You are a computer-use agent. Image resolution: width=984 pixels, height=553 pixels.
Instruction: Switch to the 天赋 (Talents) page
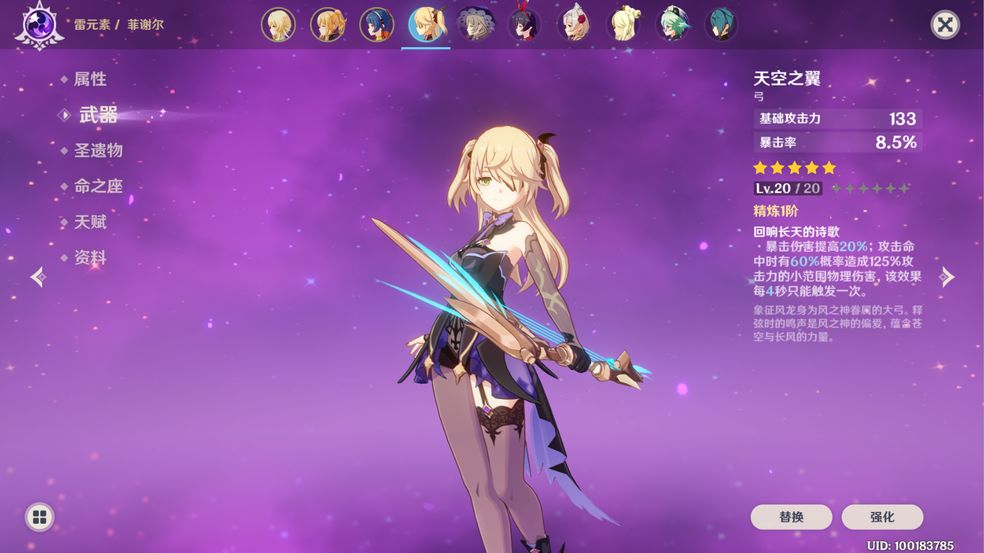[89, 222]
